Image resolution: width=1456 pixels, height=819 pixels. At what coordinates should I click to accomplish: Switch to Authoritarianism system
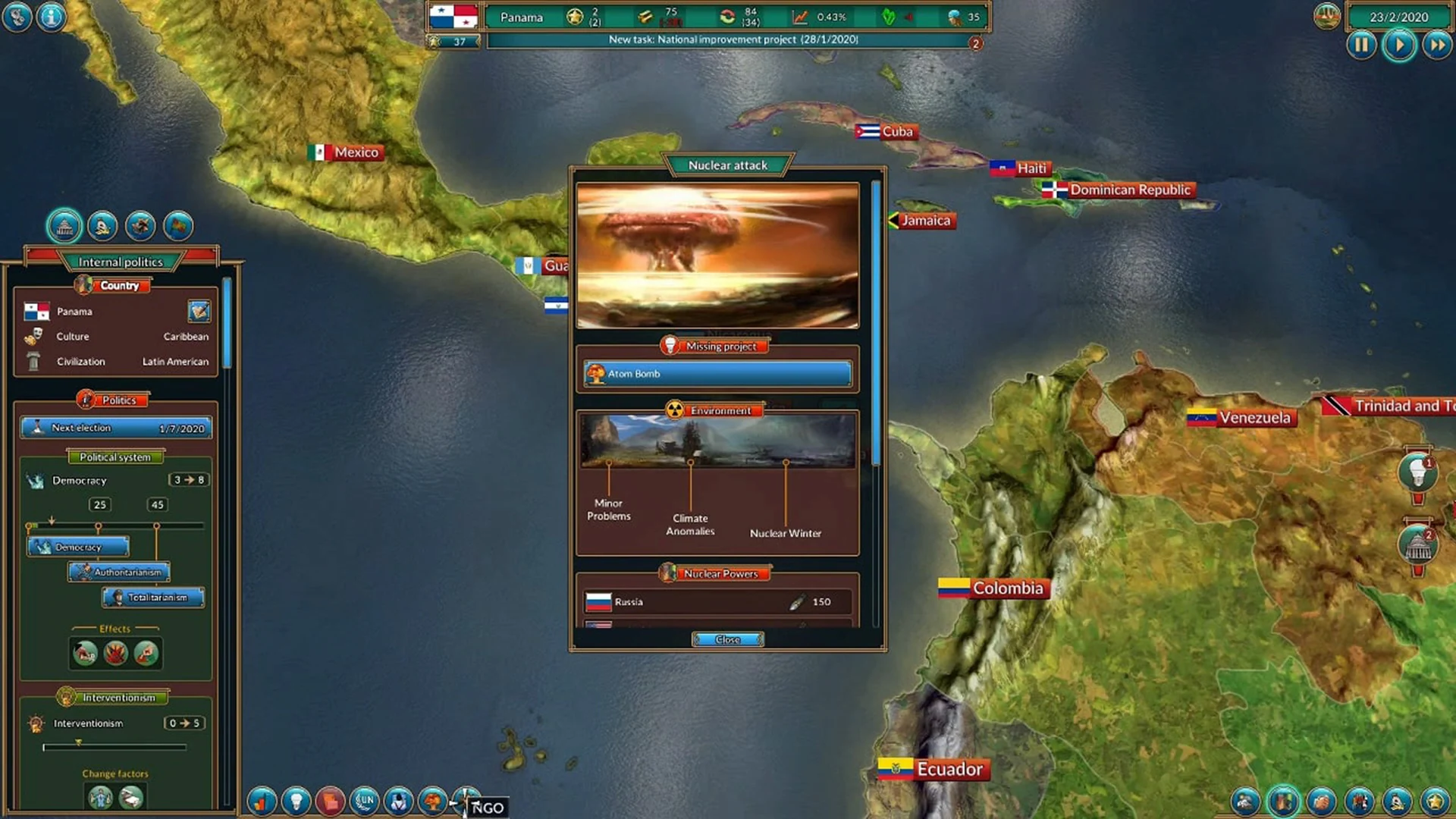(119, 572)
